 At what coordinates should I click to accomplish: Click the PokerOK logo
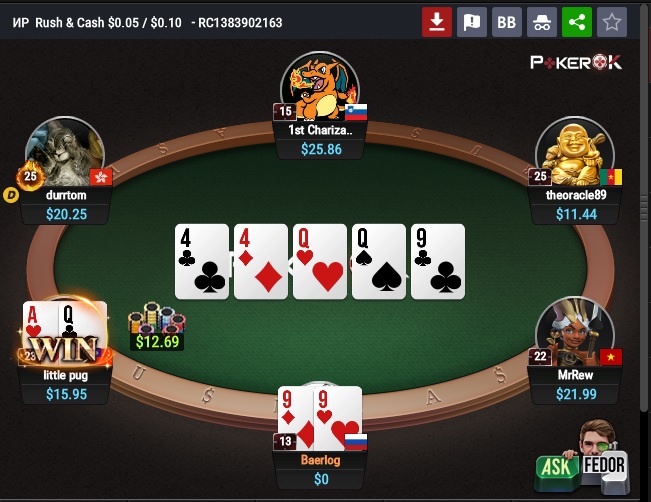pyautogui.click(x=575, y=62)
